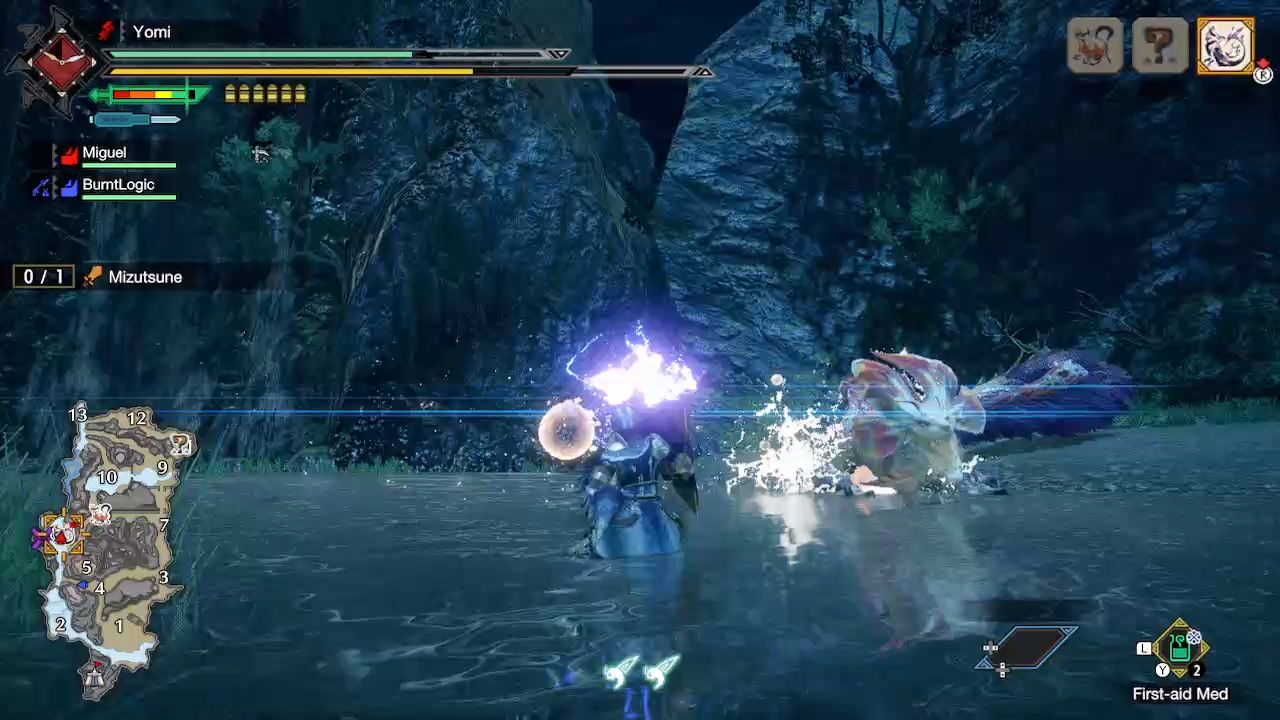
Task: Select area 1 on the minimap
Action: (x=119, y=624)
